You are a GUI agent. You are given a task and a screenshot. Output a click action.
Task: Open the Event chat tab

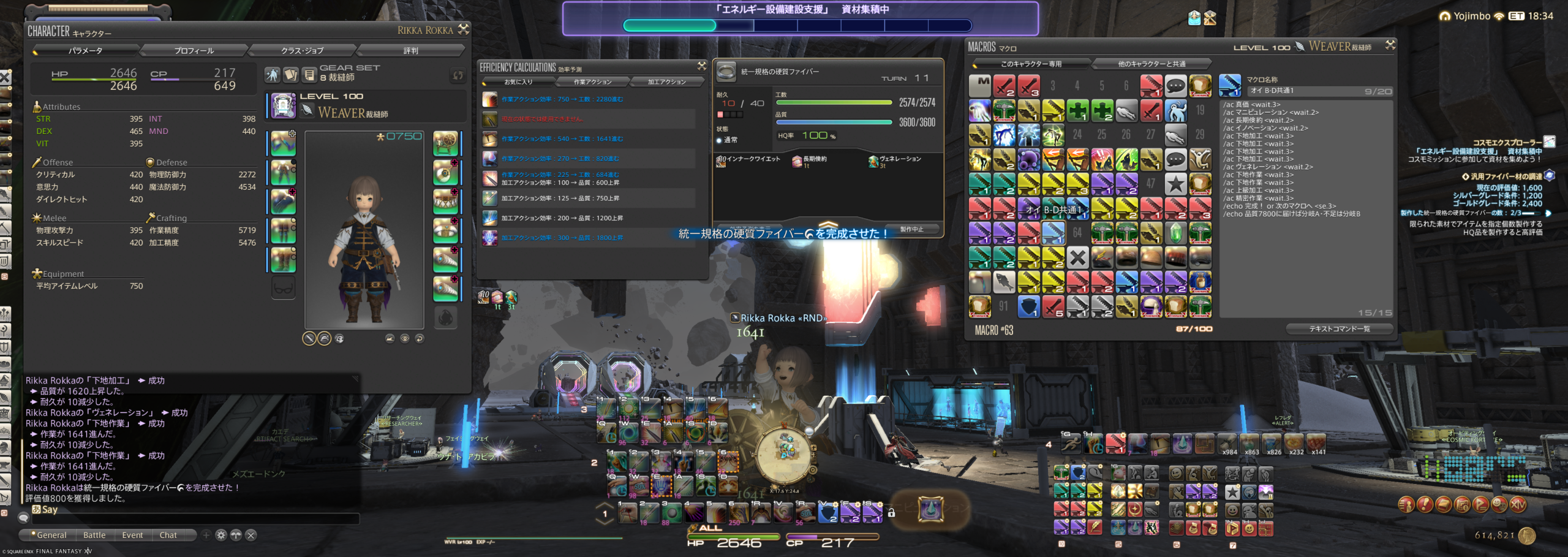tap(132, 535)
